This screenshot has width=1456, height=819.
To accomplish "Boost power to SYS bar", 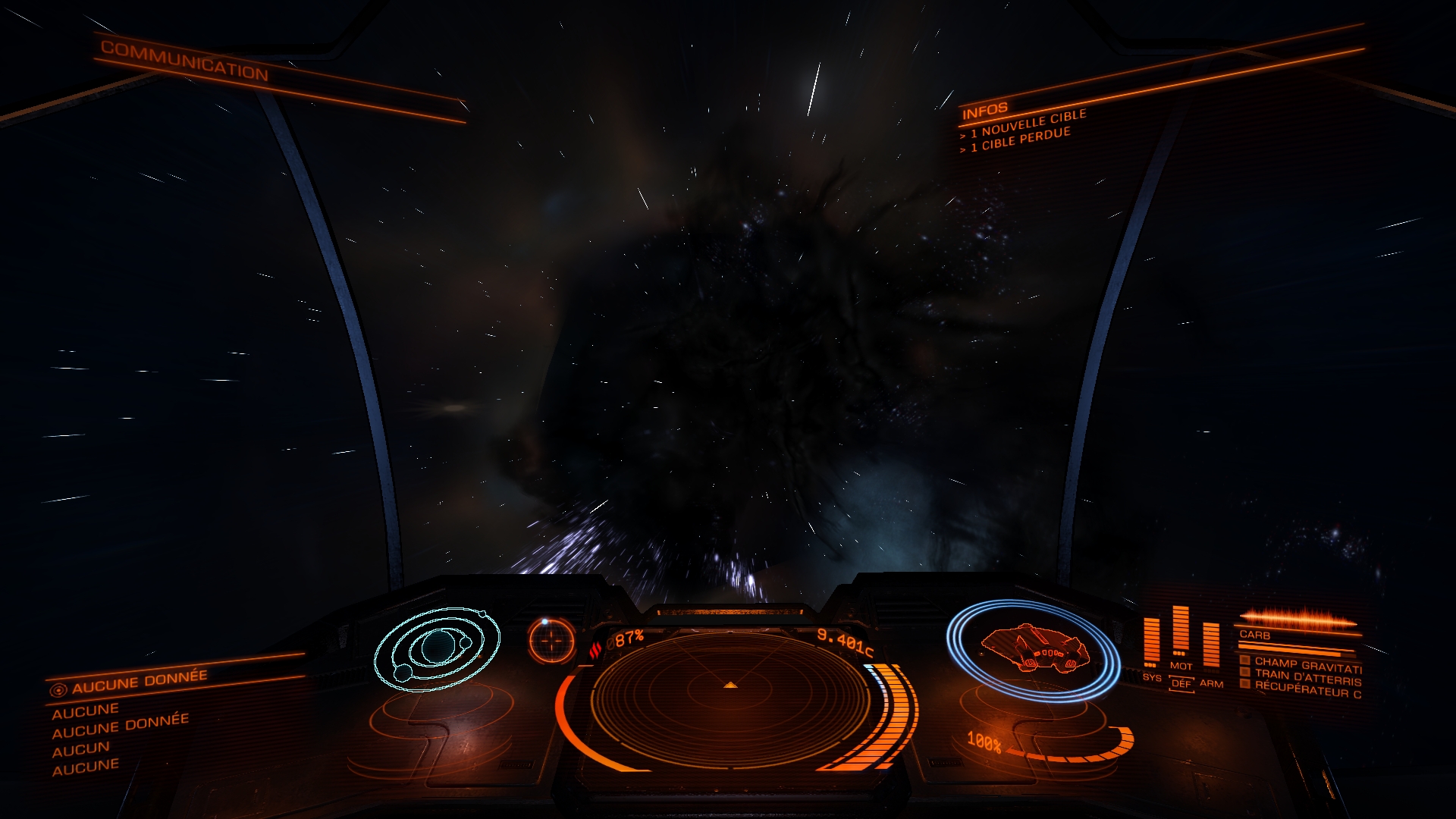I will [1152, 643].
